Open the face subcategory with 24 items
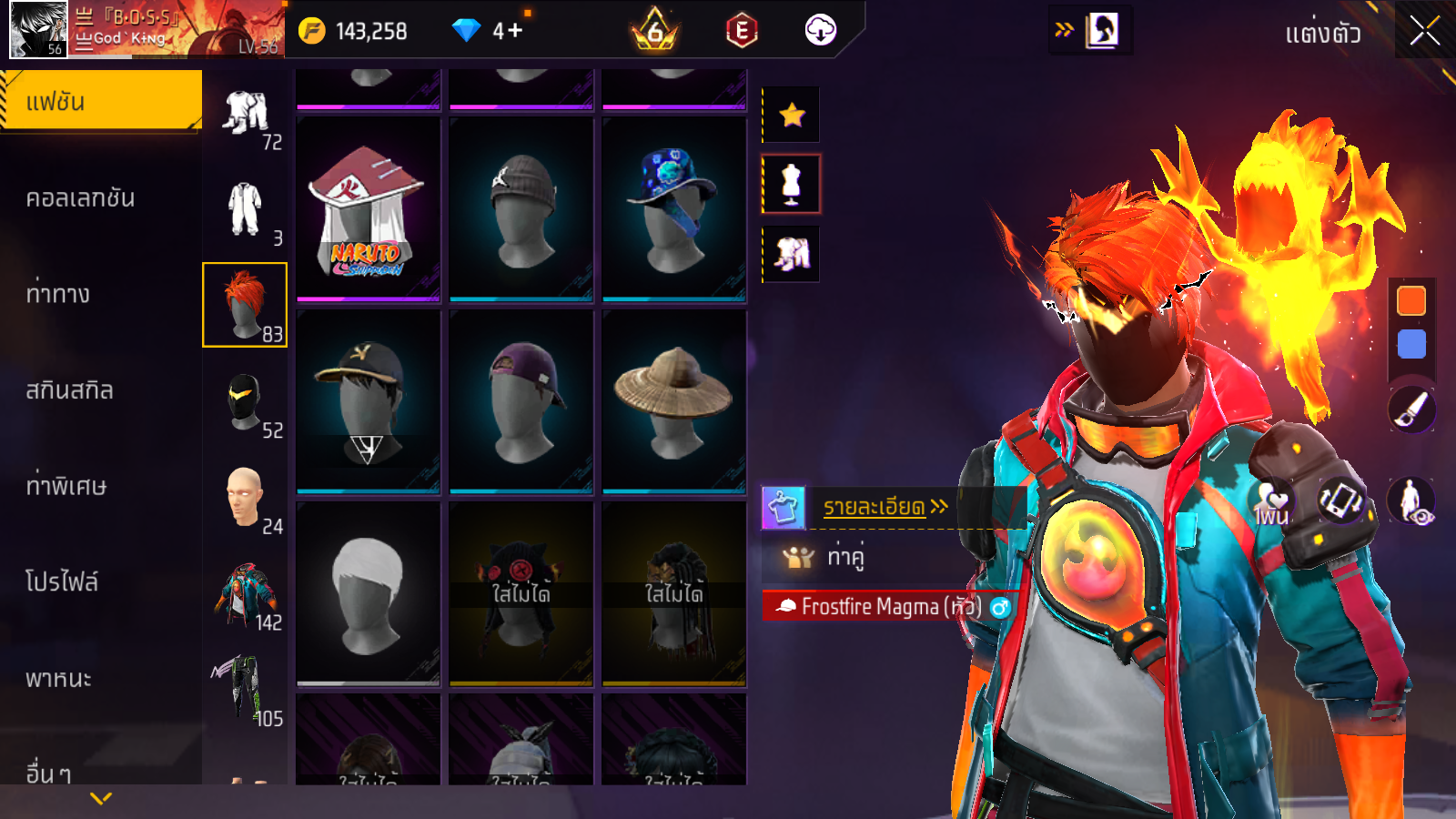The height and width of the screenshot is (819, 1456). (246, 499)
